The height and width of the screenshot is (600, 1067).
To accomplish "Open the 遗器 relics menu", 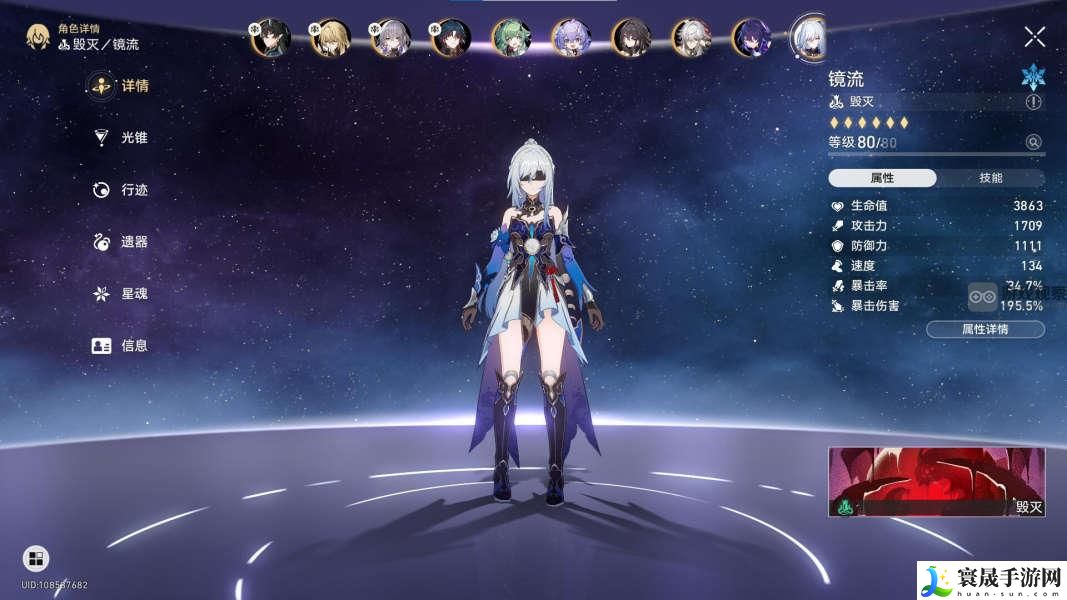I will (121, 242).
